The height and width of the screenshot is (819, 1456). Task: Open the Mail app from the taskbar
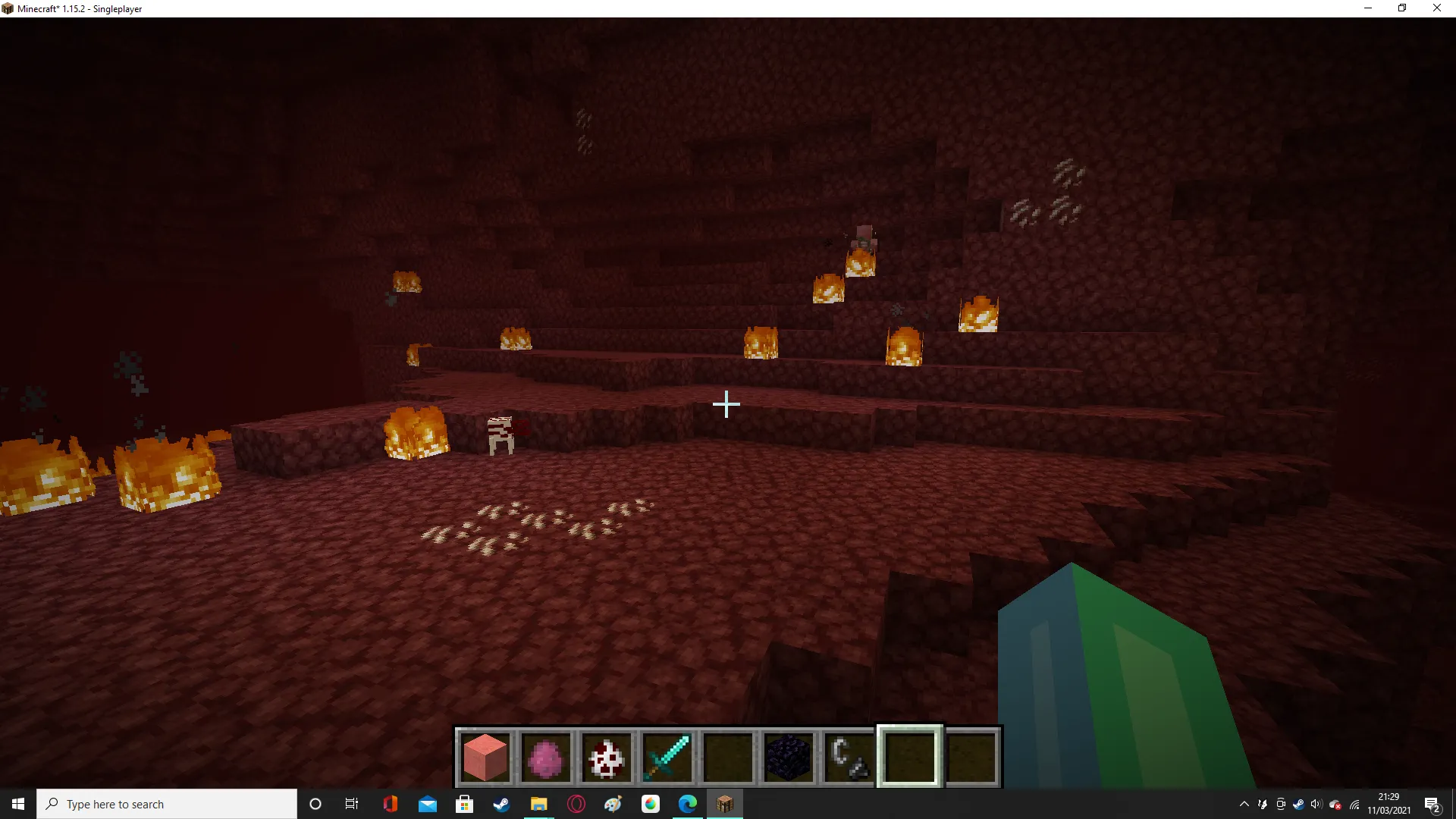point(428,804)
